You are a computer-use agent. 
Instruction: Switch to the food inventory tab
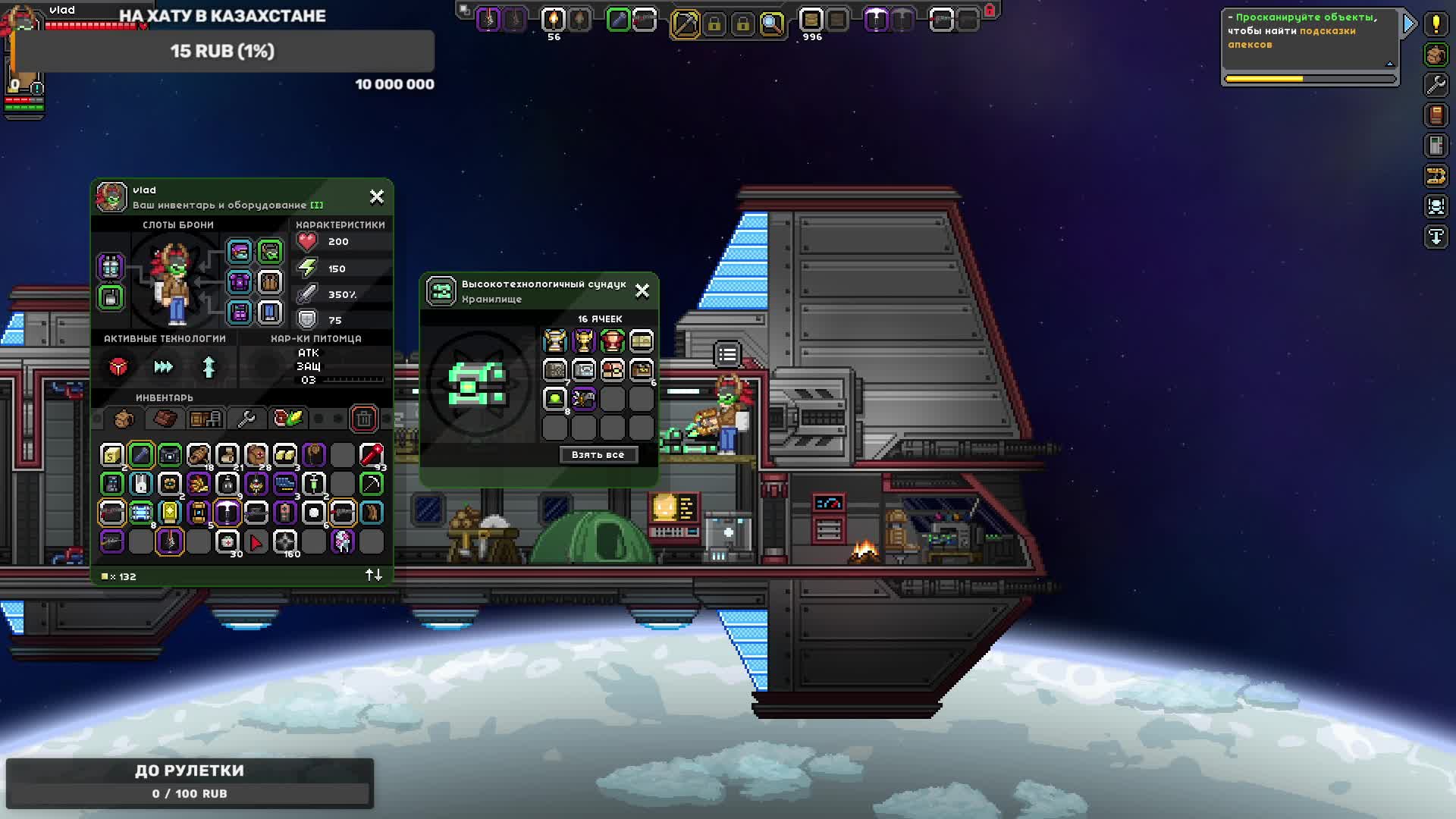(288, 419)
